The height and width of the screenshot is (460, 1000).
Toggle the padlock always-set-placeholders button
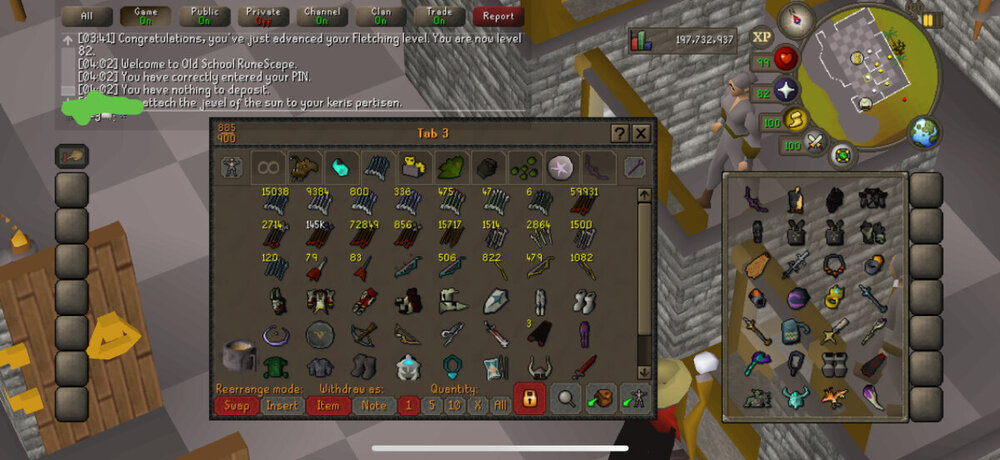pos(529,398)
